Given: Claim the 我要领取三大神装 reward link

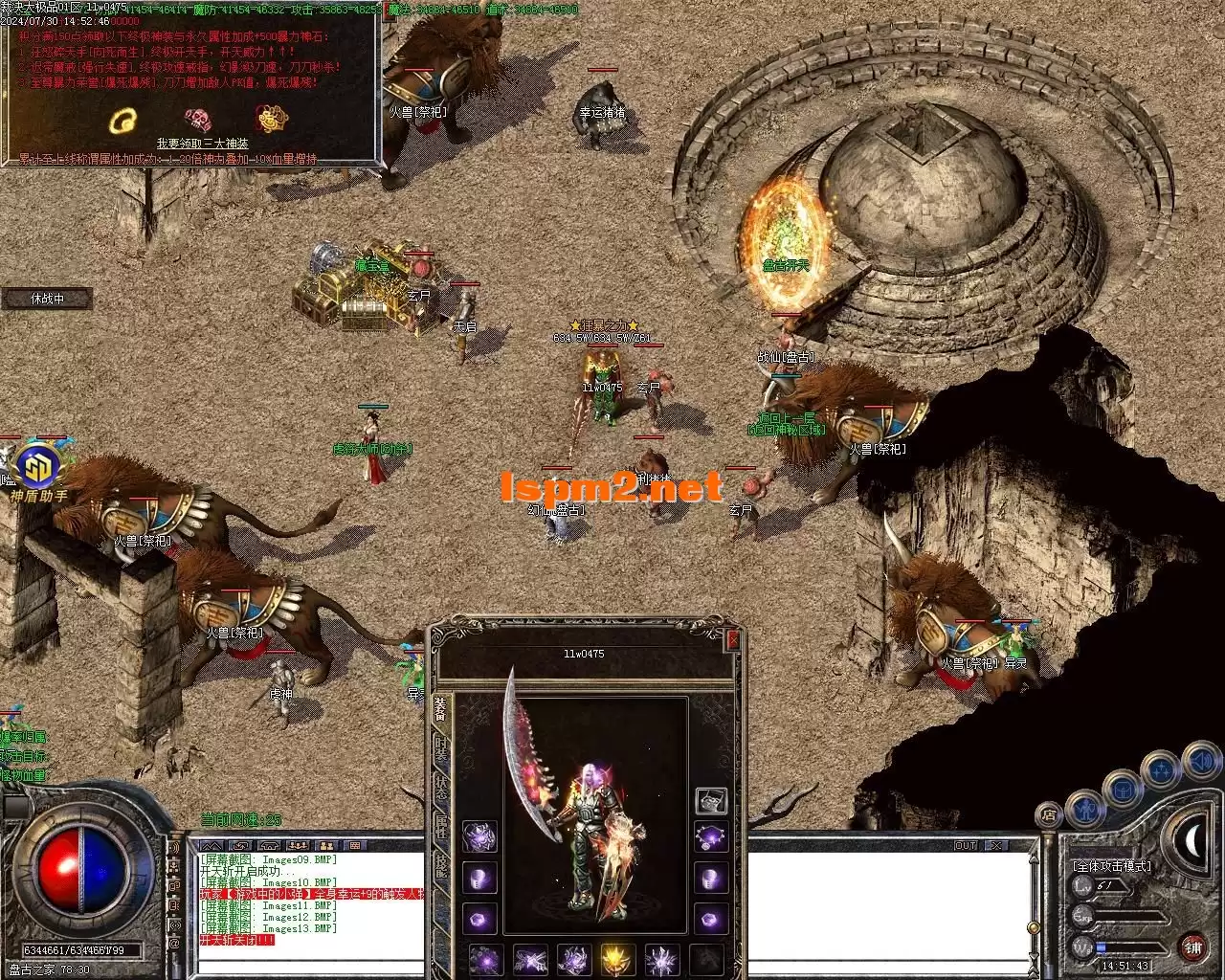Looking at the screenshot, I should pos(202,144).
